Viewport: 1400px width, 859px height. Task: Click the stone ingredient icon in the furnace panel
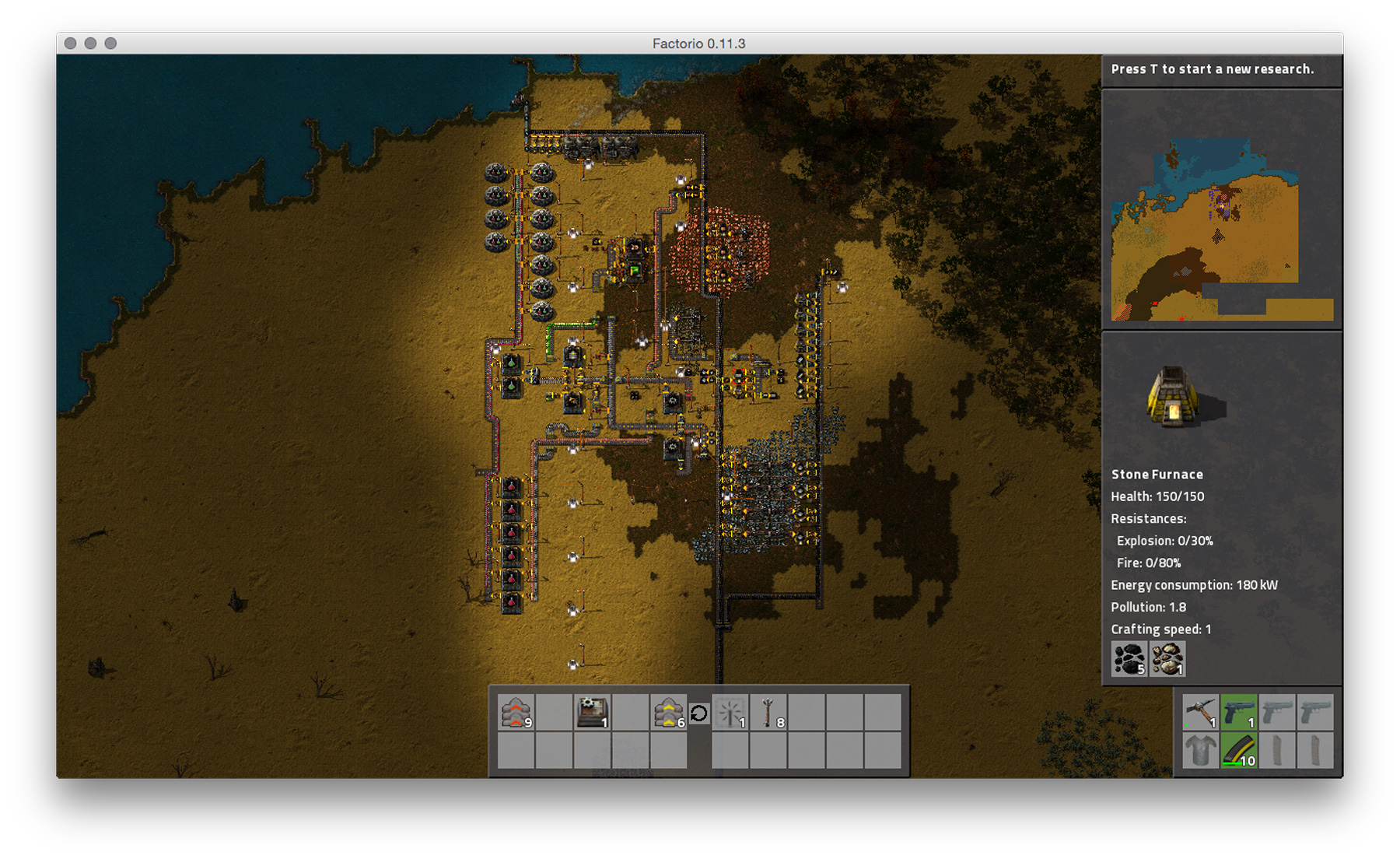(1167, 661)
